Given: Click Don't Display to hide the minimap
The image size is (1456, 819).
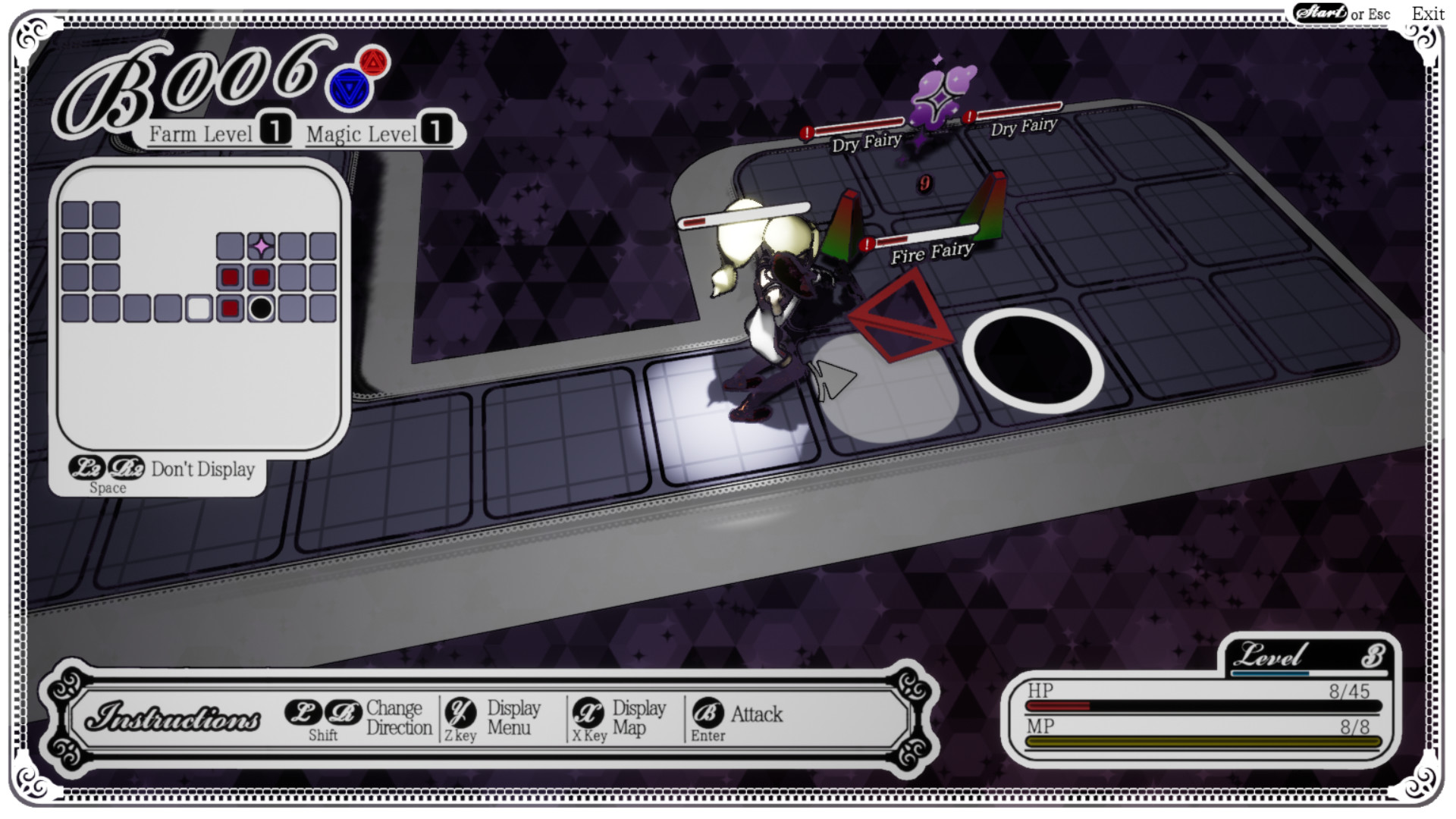Looking at the screenshot, I should [x=202, y=469].
